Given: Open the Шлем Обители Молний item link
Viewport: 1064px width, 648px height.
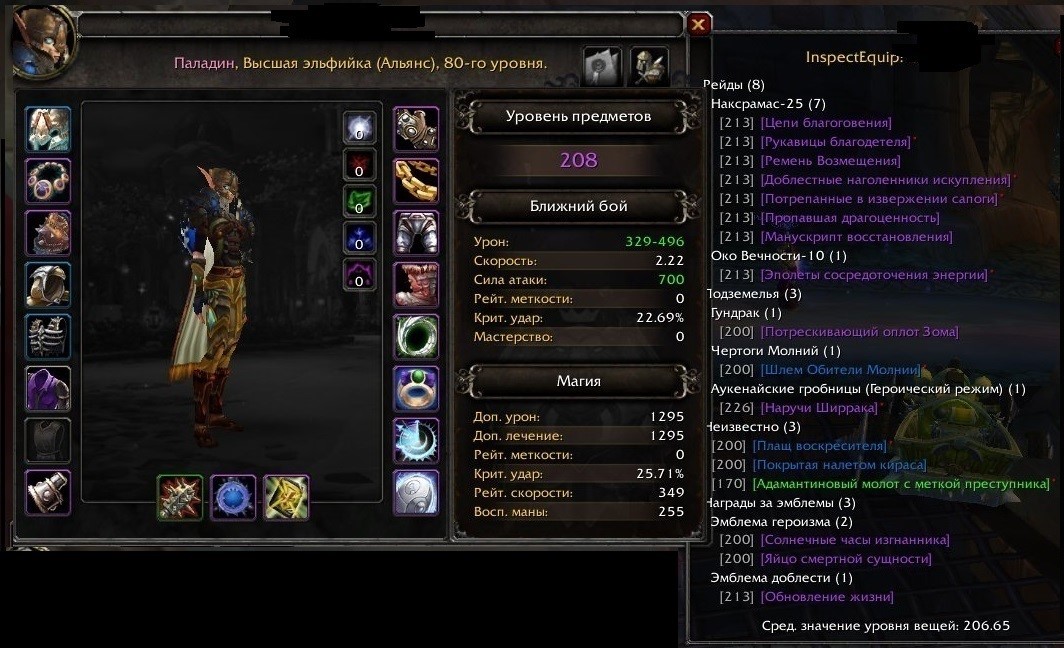Looking at the screenshot, I should pos(840,370).
